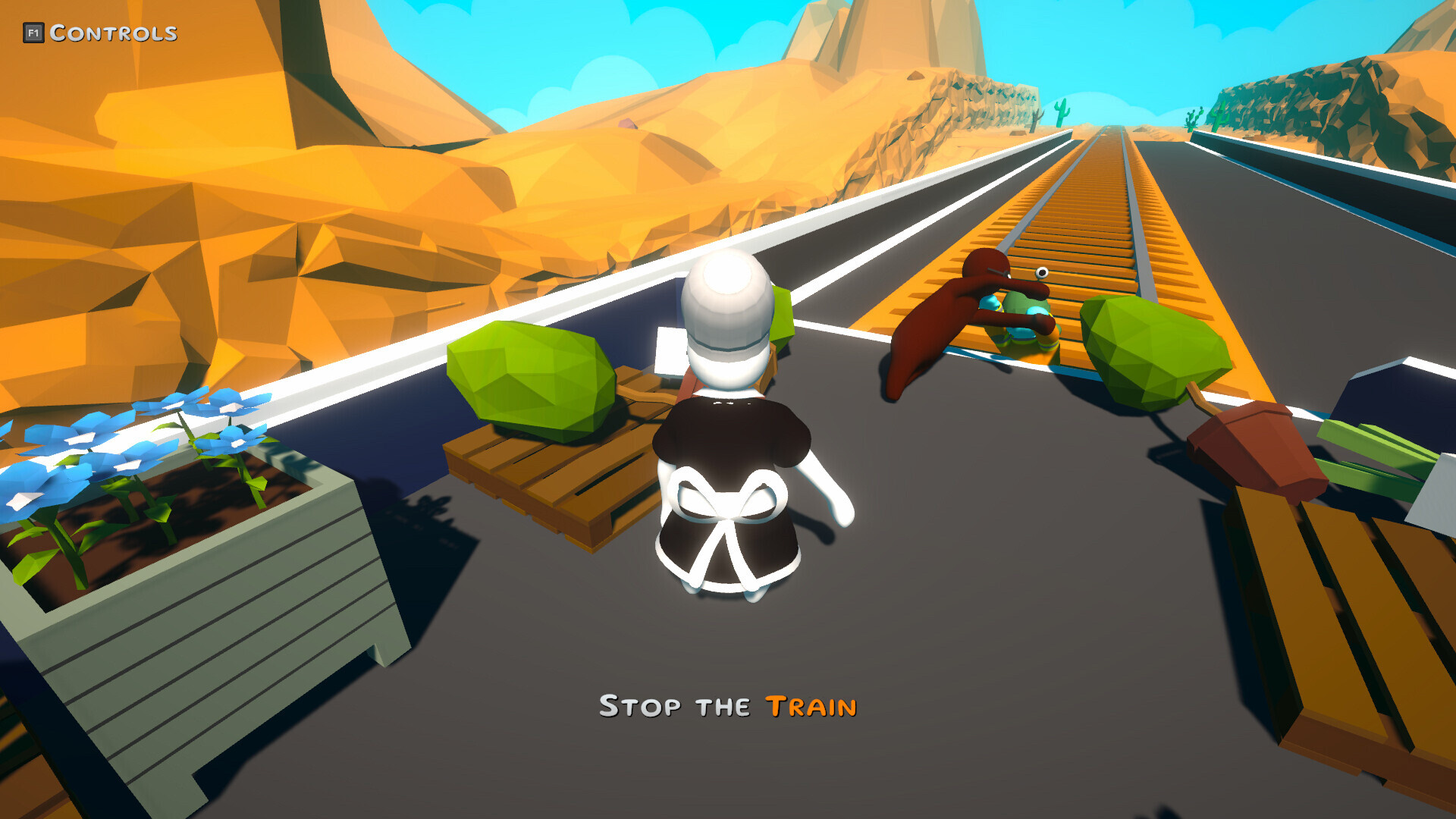Image resolution: width=1456 pixels, height=819 pixels.
Task: Select the left green bush on the pallet
Action: click(x=531, y=379)
